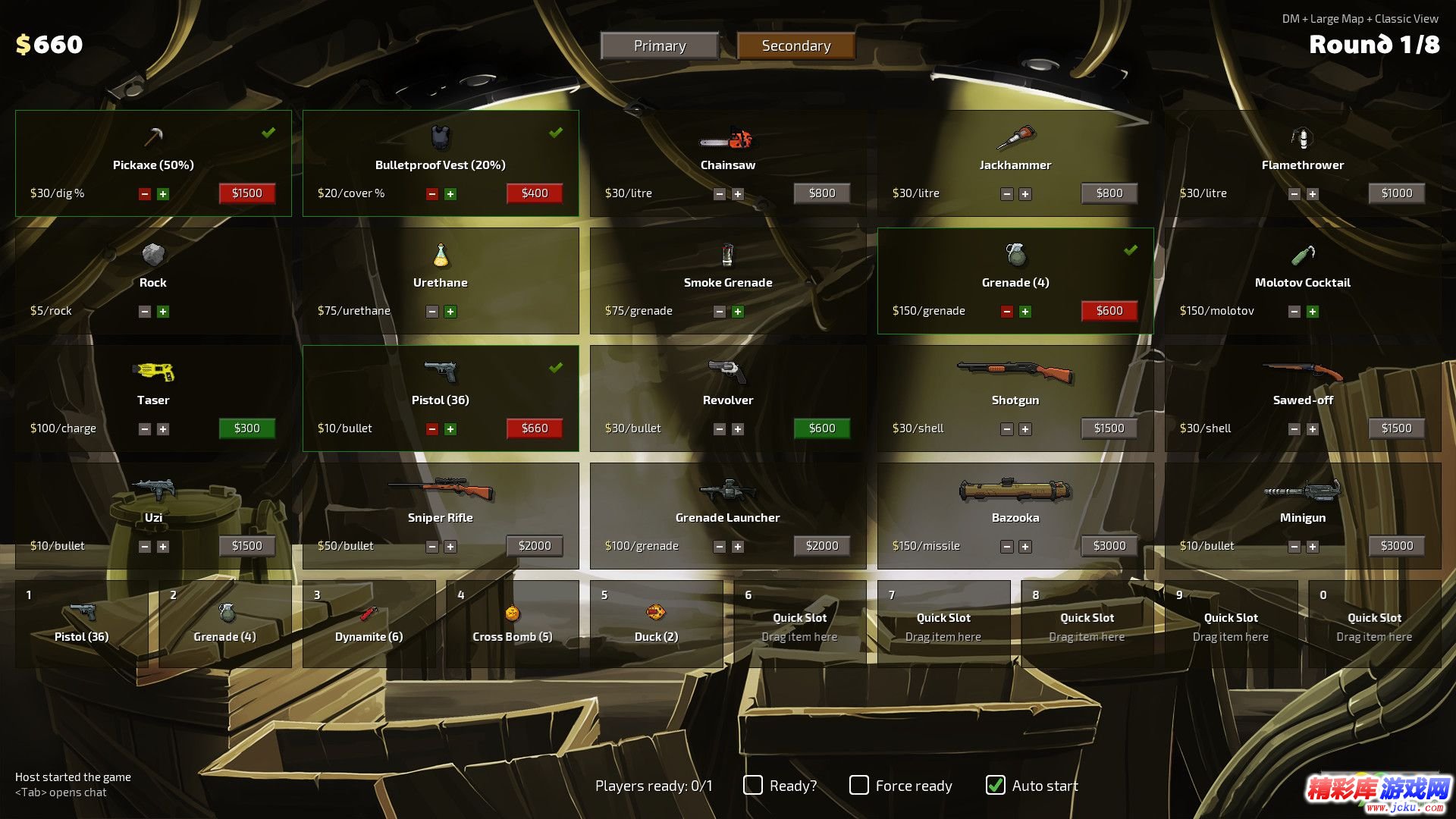1456x819 pixels.
Task: Increase Rock count with plus button
Action: click(x=163, y=312)
